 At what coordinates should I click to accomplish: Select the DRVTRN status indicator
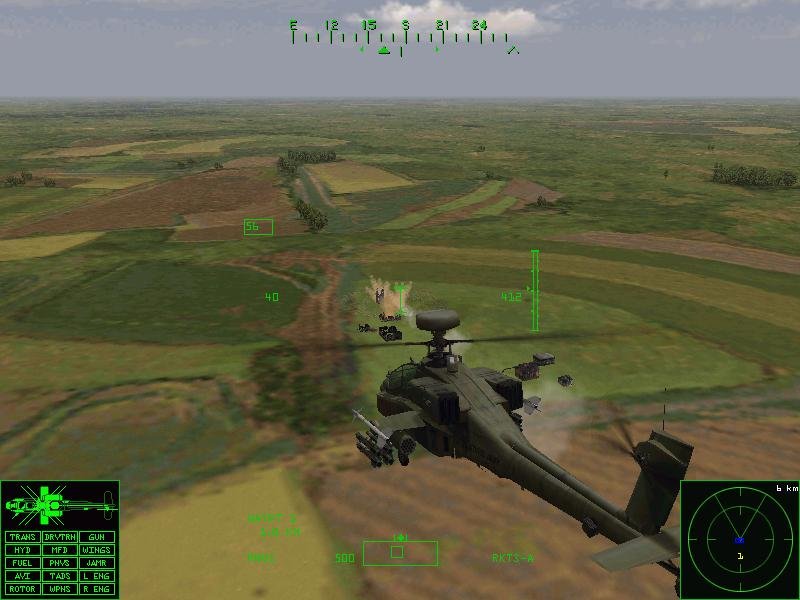[x=59, y=537]
